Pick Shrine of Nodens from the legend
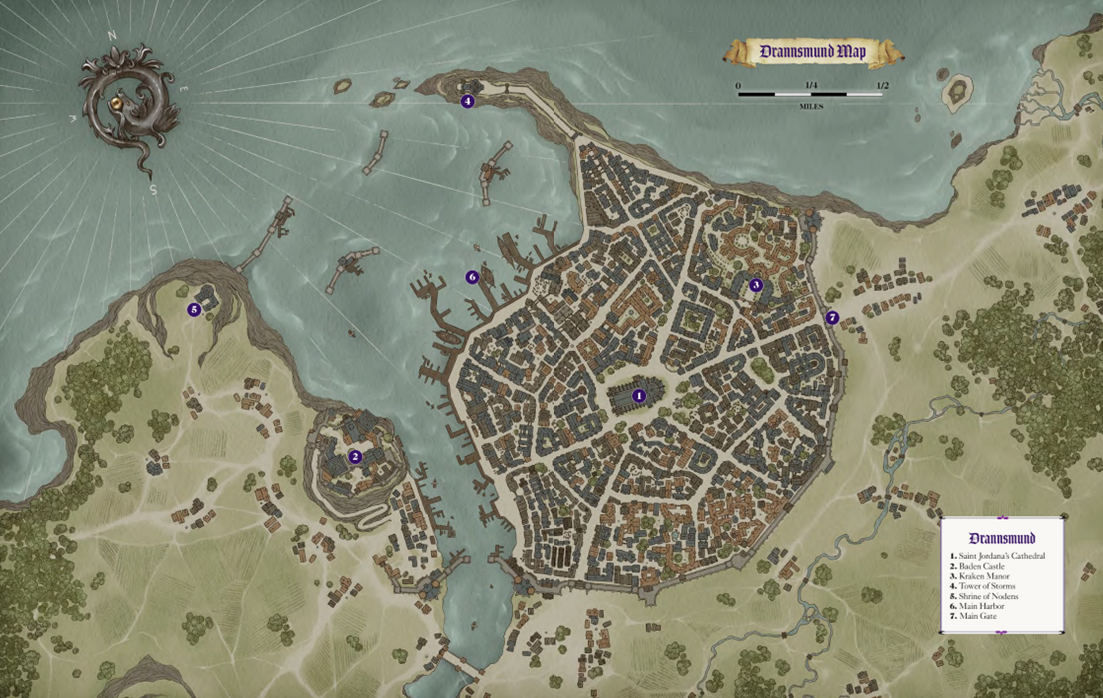1103x698 pixels. coord(990,596)
